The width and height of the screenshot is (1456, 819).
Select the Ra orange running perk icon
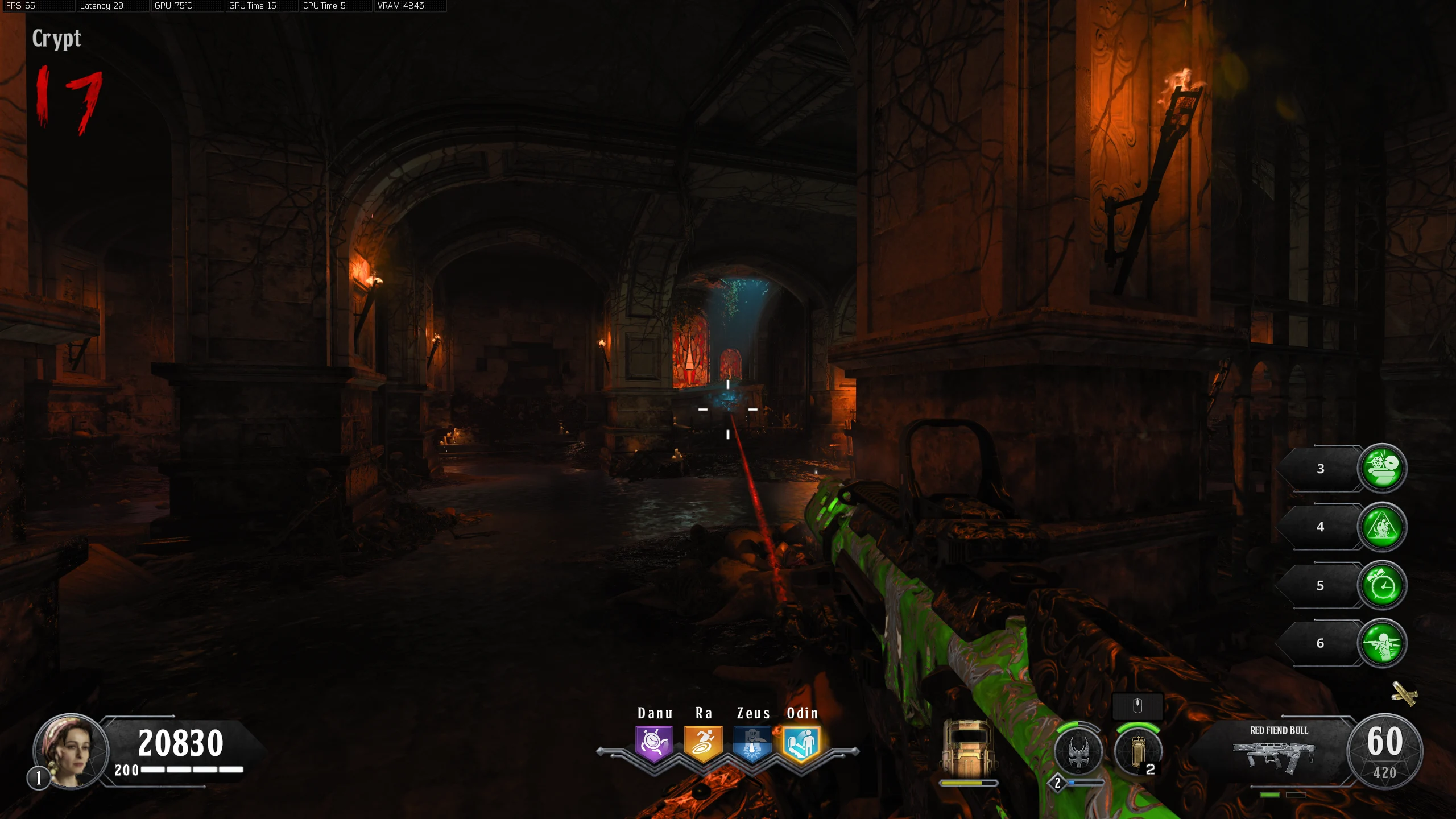(x=703, y=743)
